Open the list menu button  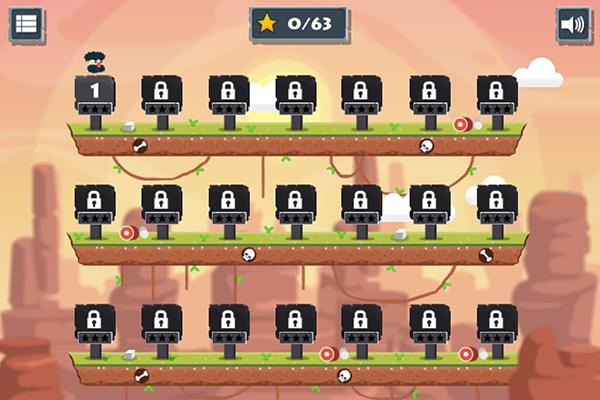27,25
